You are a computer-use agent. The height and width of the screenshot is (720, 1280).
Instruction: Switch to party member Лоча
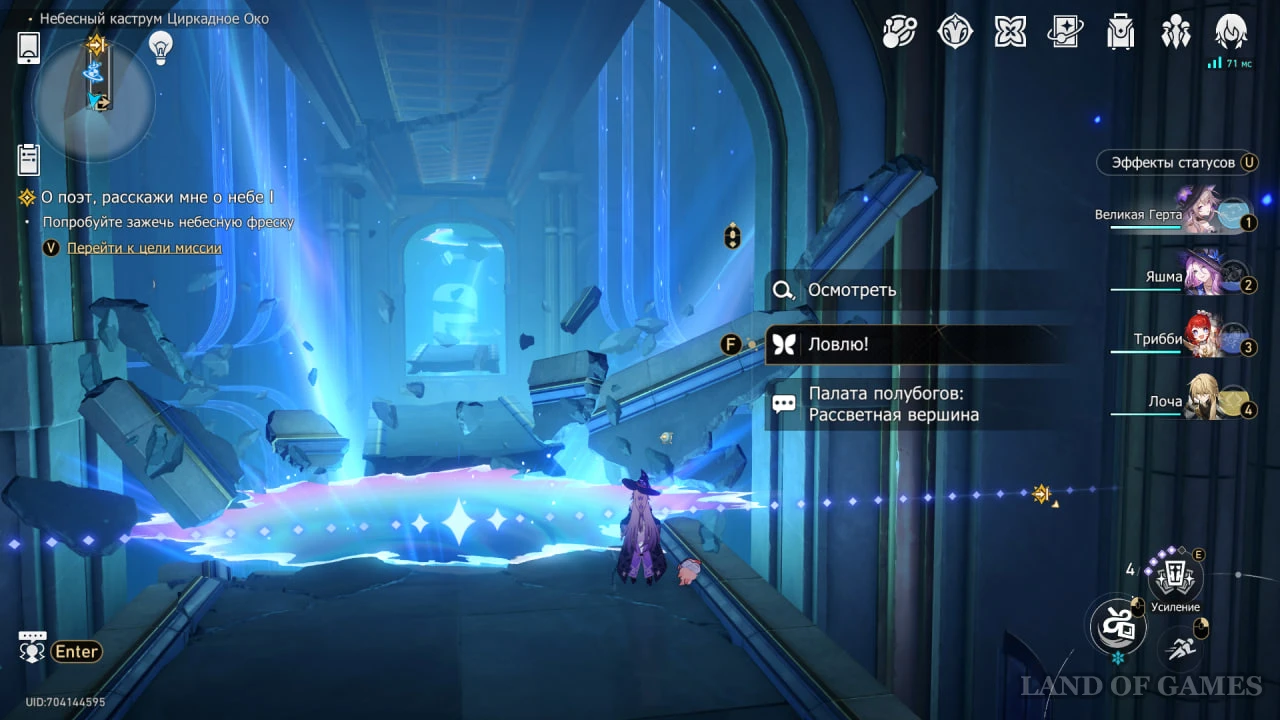click(1205, 402)
